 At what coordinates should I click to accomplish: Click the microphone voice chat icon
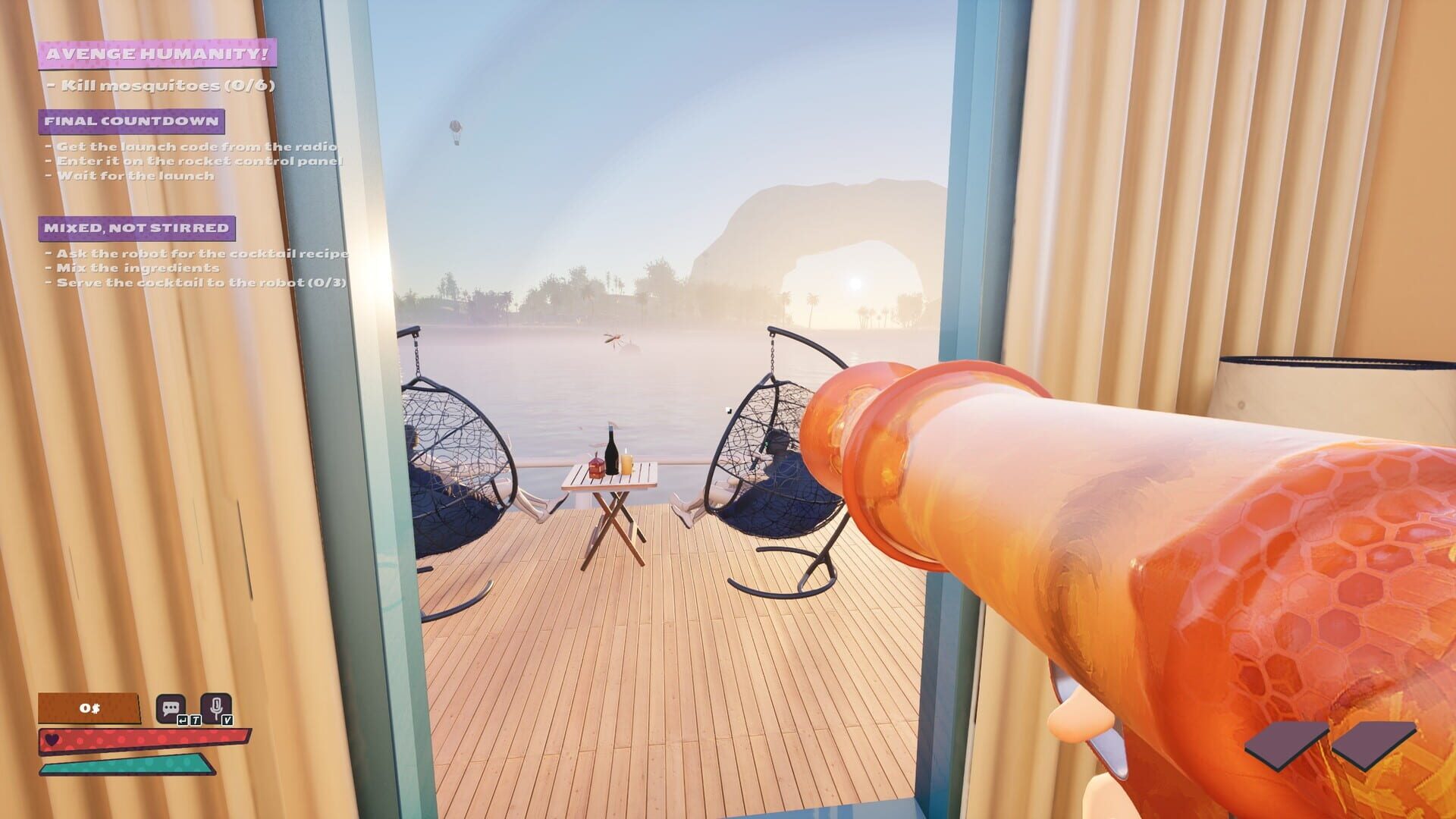[x=215, y=705]
